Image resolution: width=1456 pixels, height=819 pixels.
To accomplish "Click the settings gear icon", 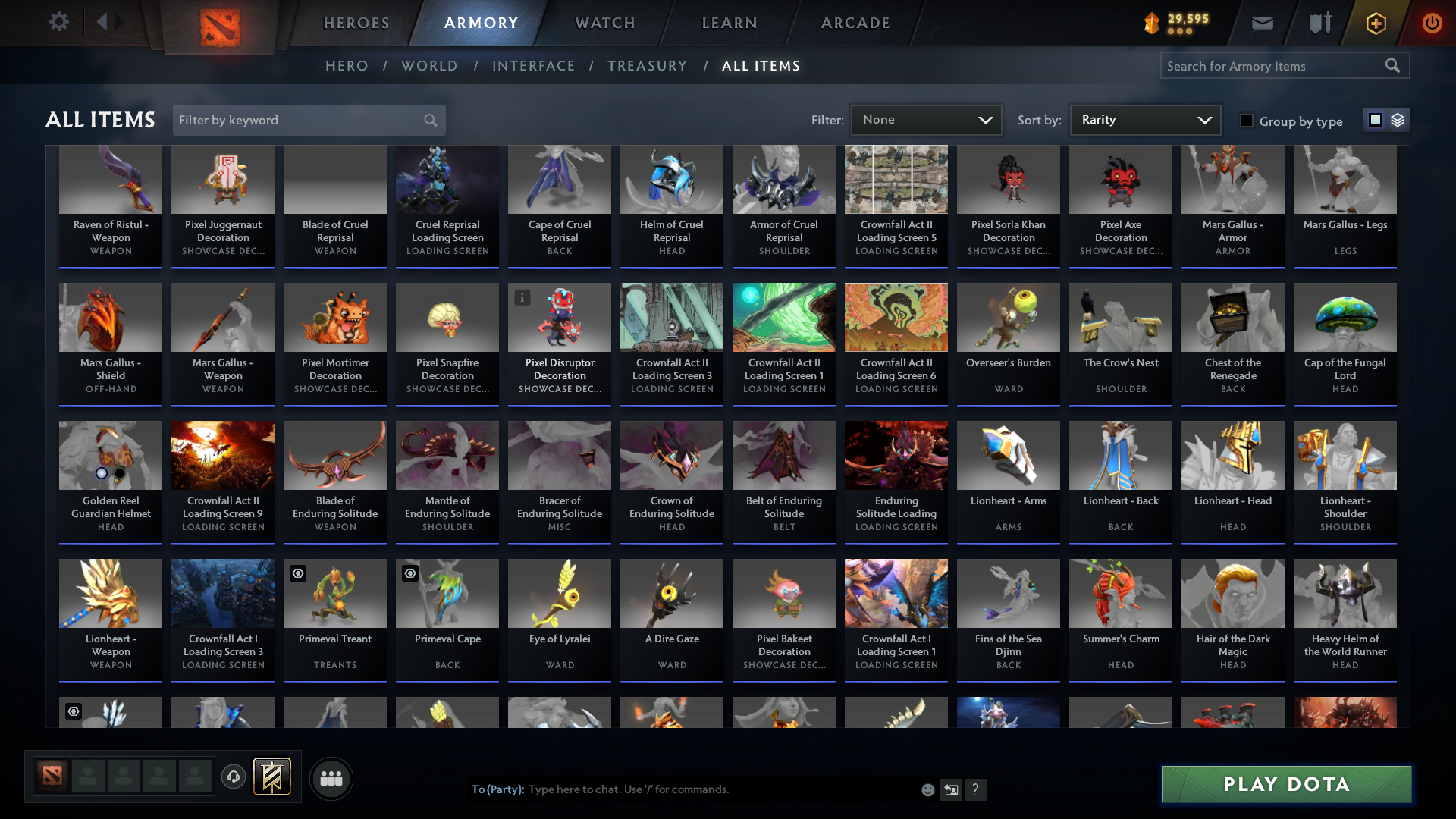I will pos(59,22).
